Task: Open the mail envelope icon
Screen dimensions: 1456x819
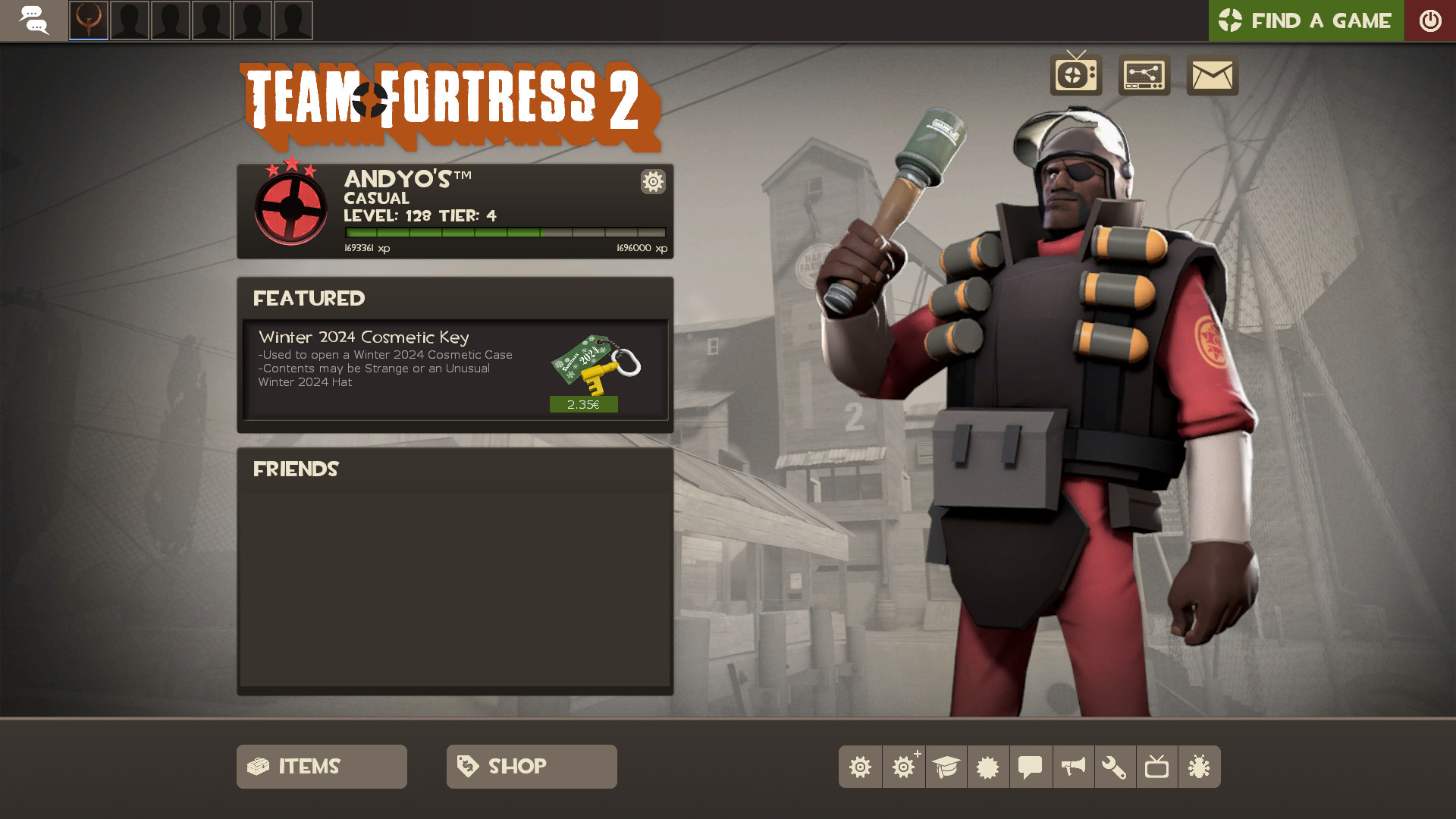Action: pos(1211,76)
